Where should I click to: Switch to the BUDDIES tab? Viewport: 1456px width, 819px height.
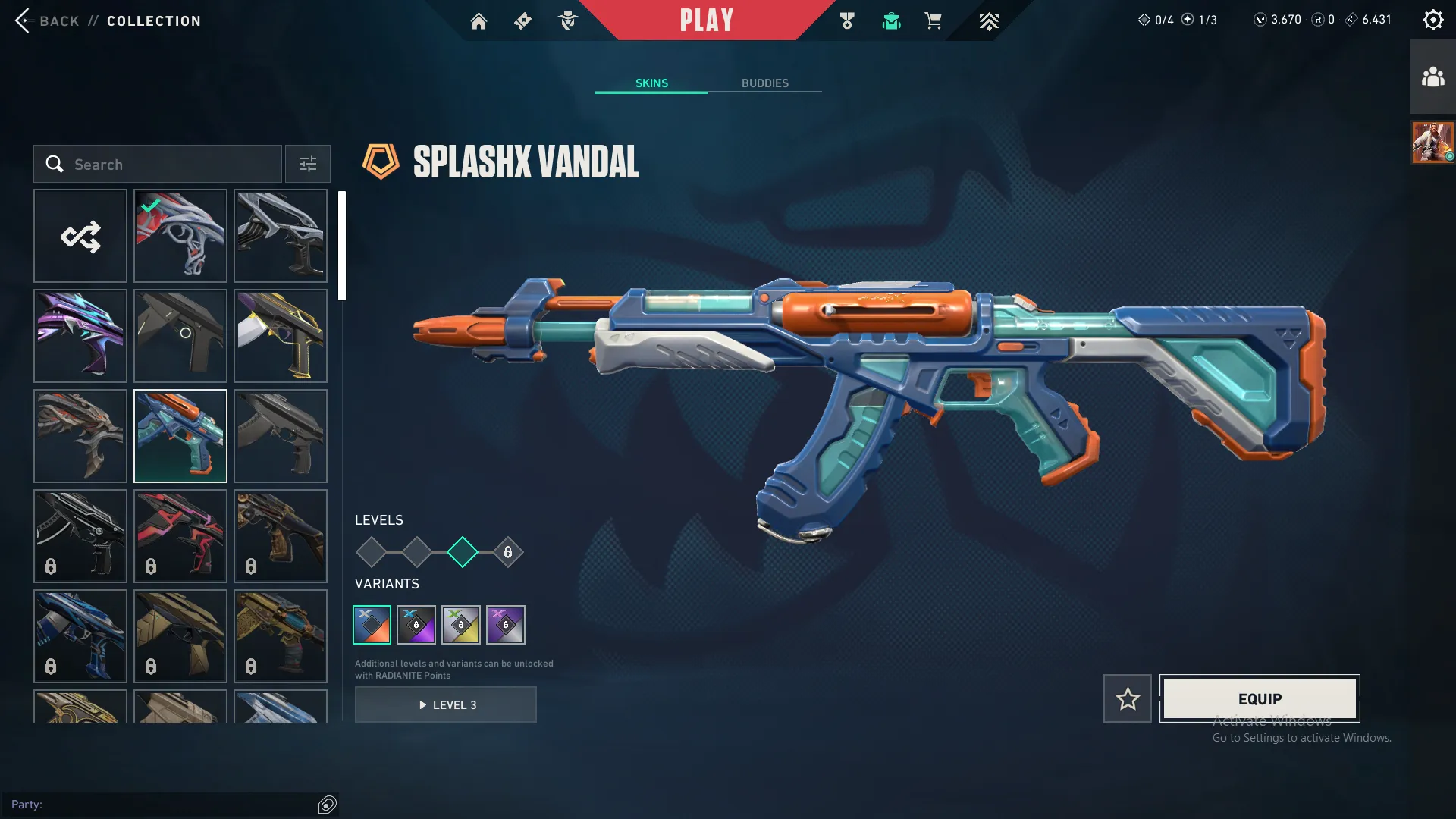pyautogui.click(x=766, y=83)
